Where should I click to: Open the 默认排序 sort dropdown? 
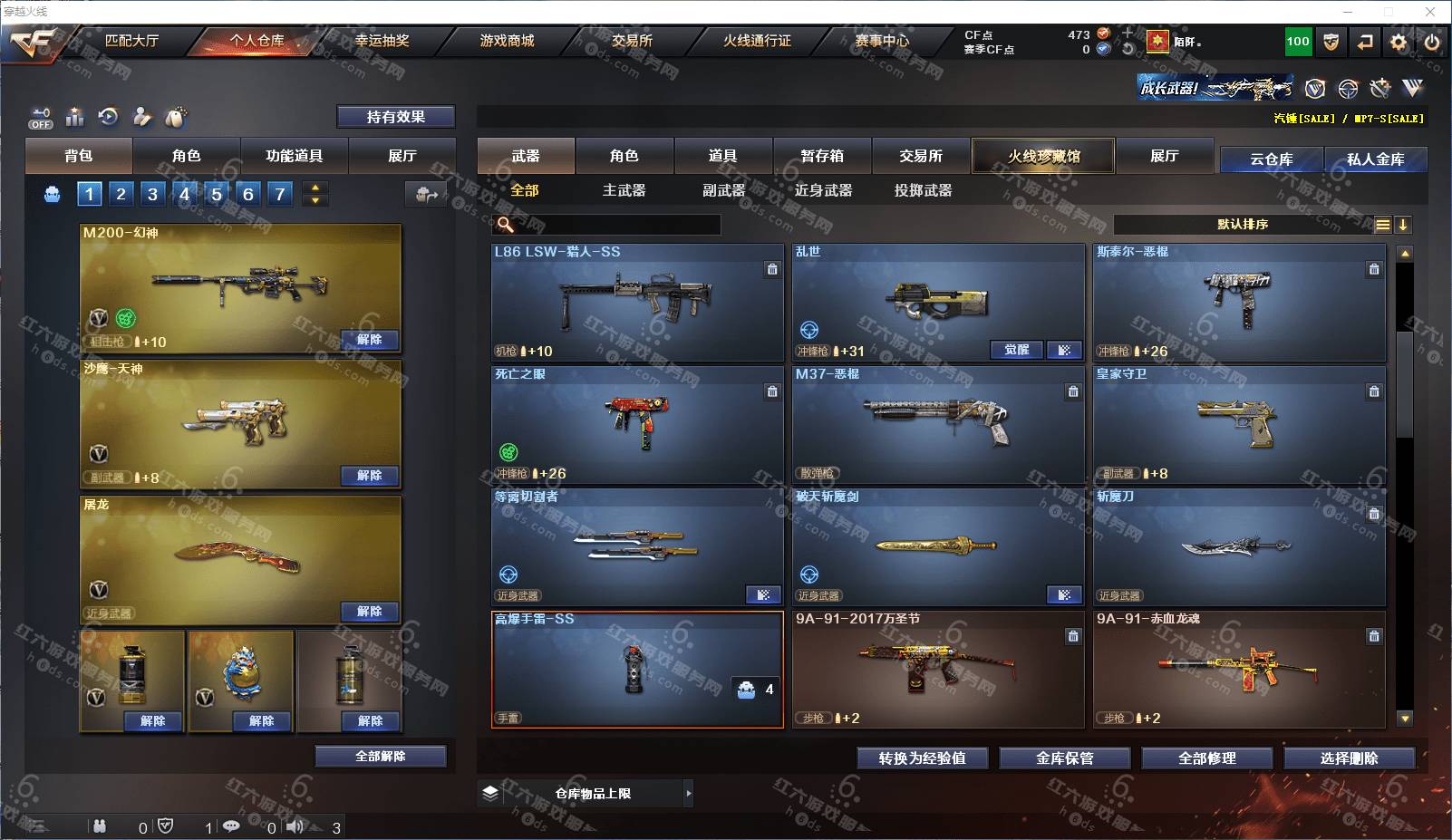1243,225
